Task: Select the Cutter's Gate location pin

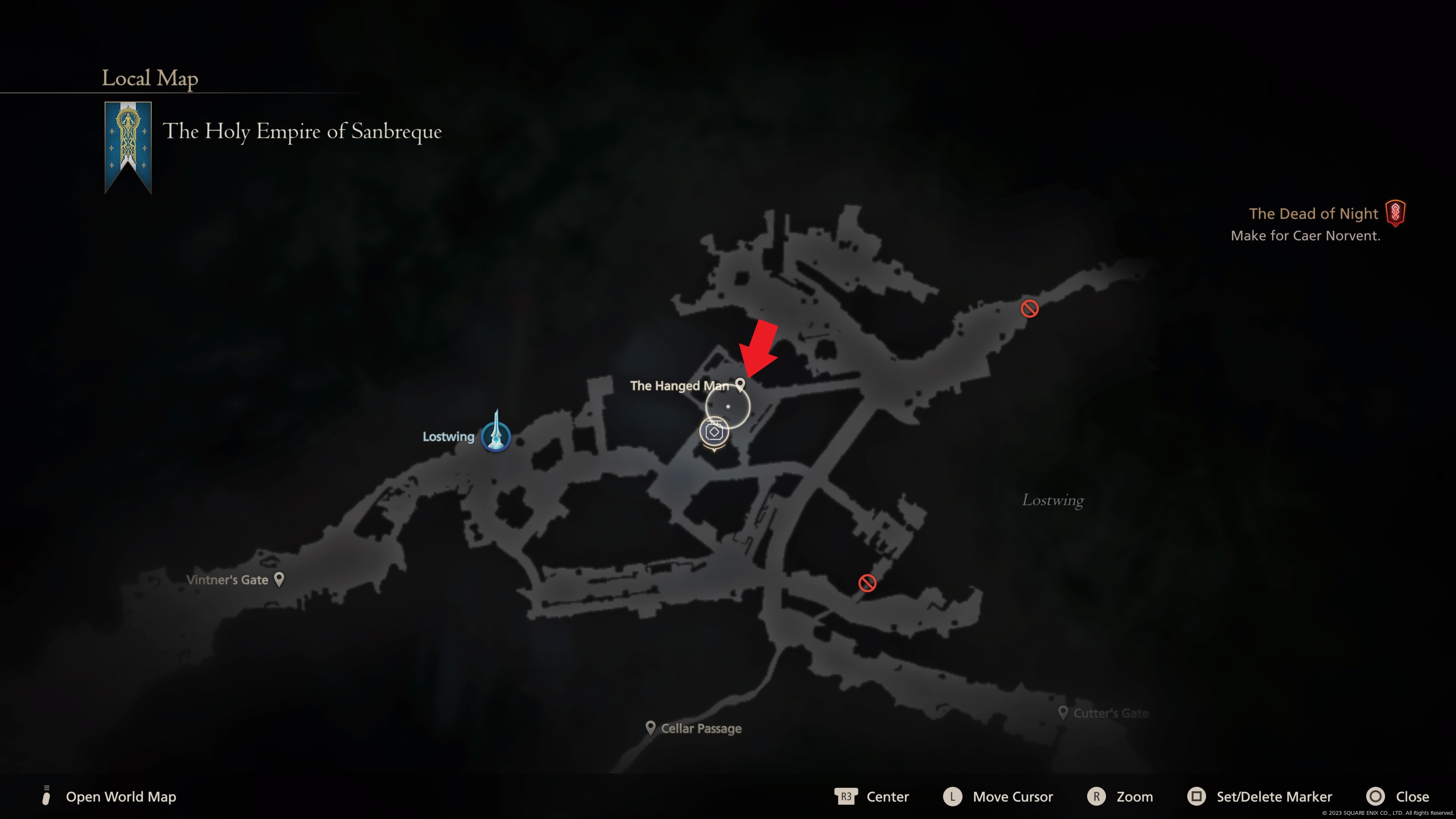Action: (1062, 712)
